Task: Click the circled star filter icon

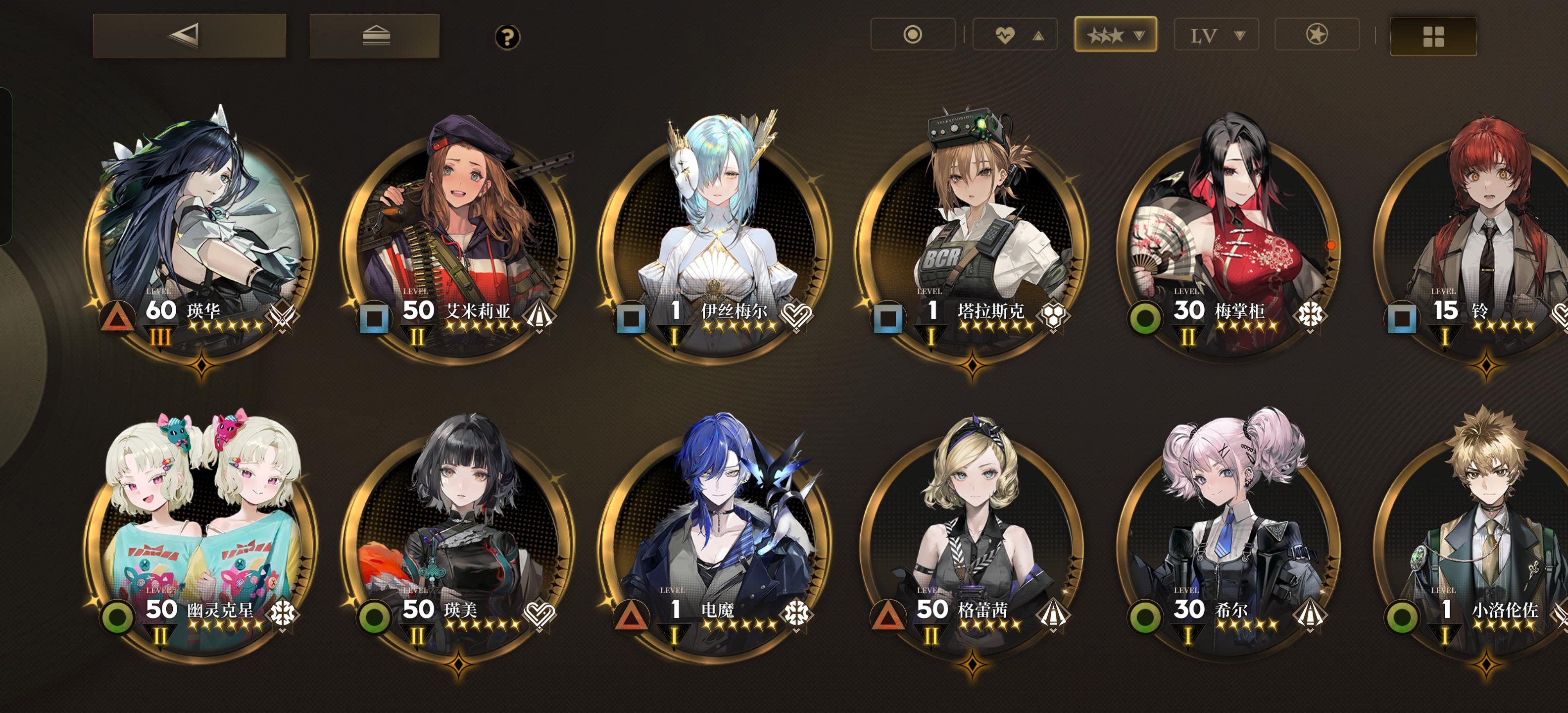Action: coord(1316,35)
